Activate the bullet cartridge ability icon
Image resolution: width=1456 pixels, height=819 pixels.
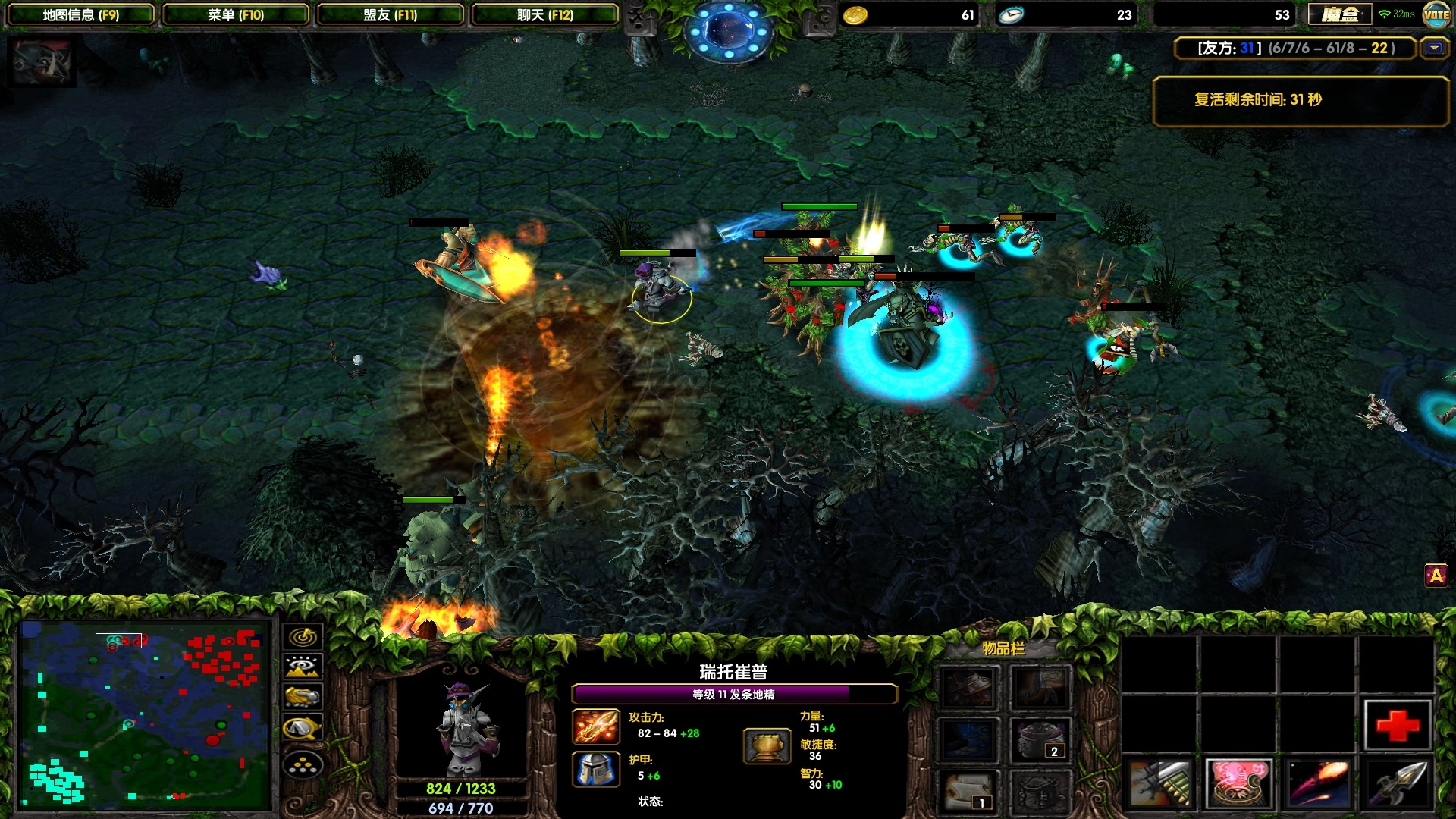pyautogui.click(x=1159, y=783)
